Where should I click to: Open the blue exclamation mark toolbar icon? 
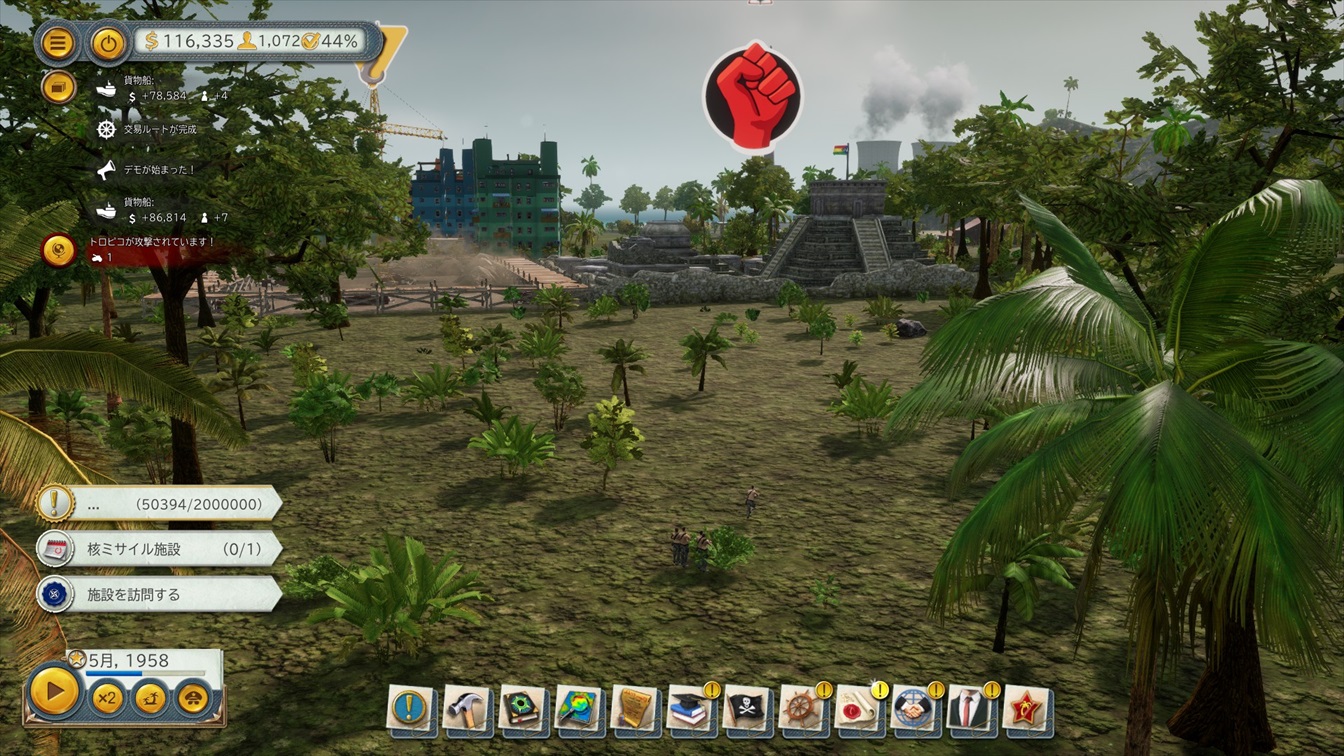pyautogui.click(x=410, y=708)
